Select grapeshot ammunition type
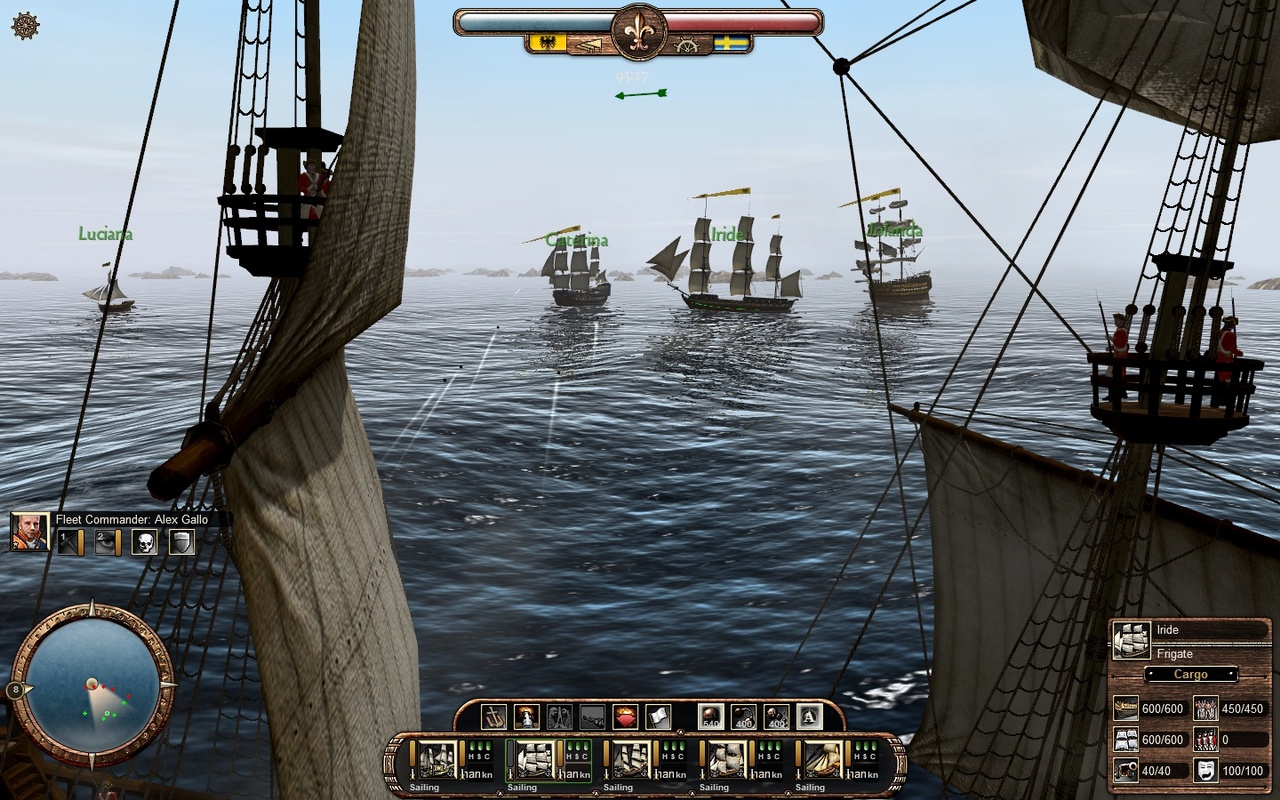Image resolution: width=1280 pixels, height=800 pixels. [776, 716]
